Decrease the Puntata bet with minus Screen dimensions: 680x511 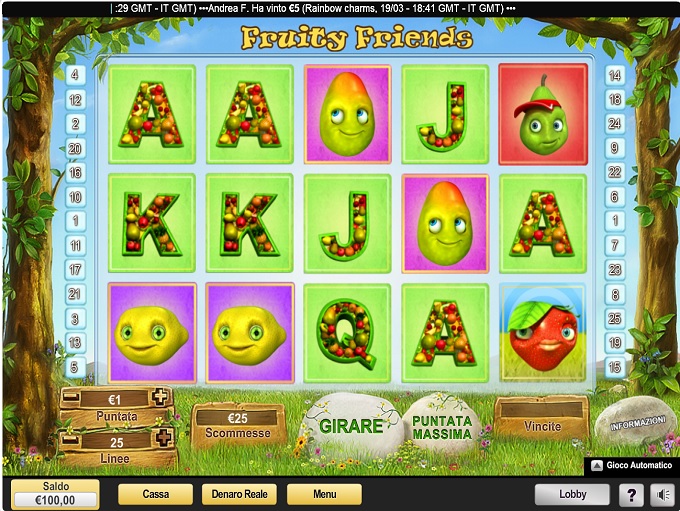(72, 397)
